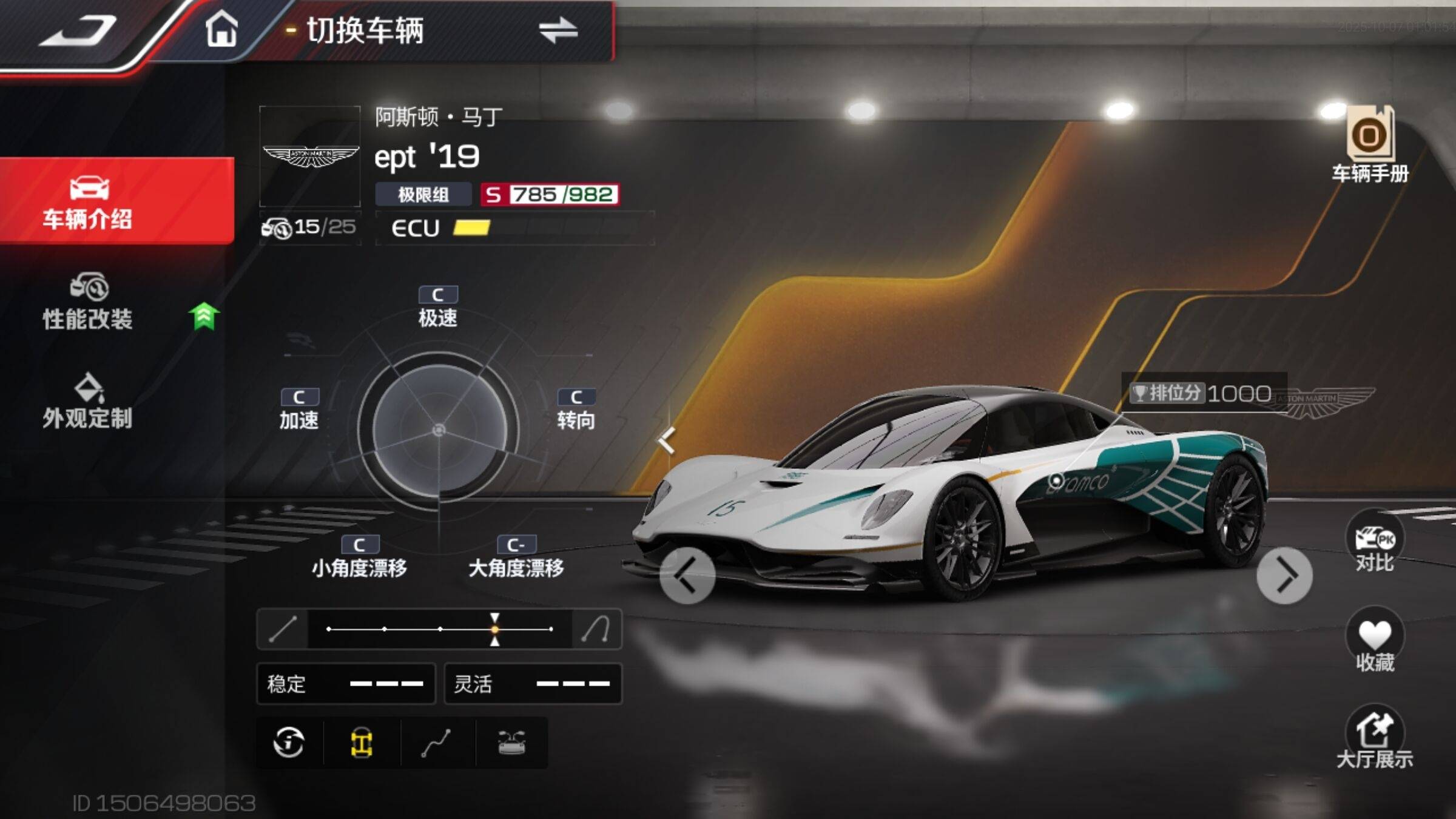Open the curve graph icon
The width and height of the screenshot is (1456, 819).
point(437,743)
